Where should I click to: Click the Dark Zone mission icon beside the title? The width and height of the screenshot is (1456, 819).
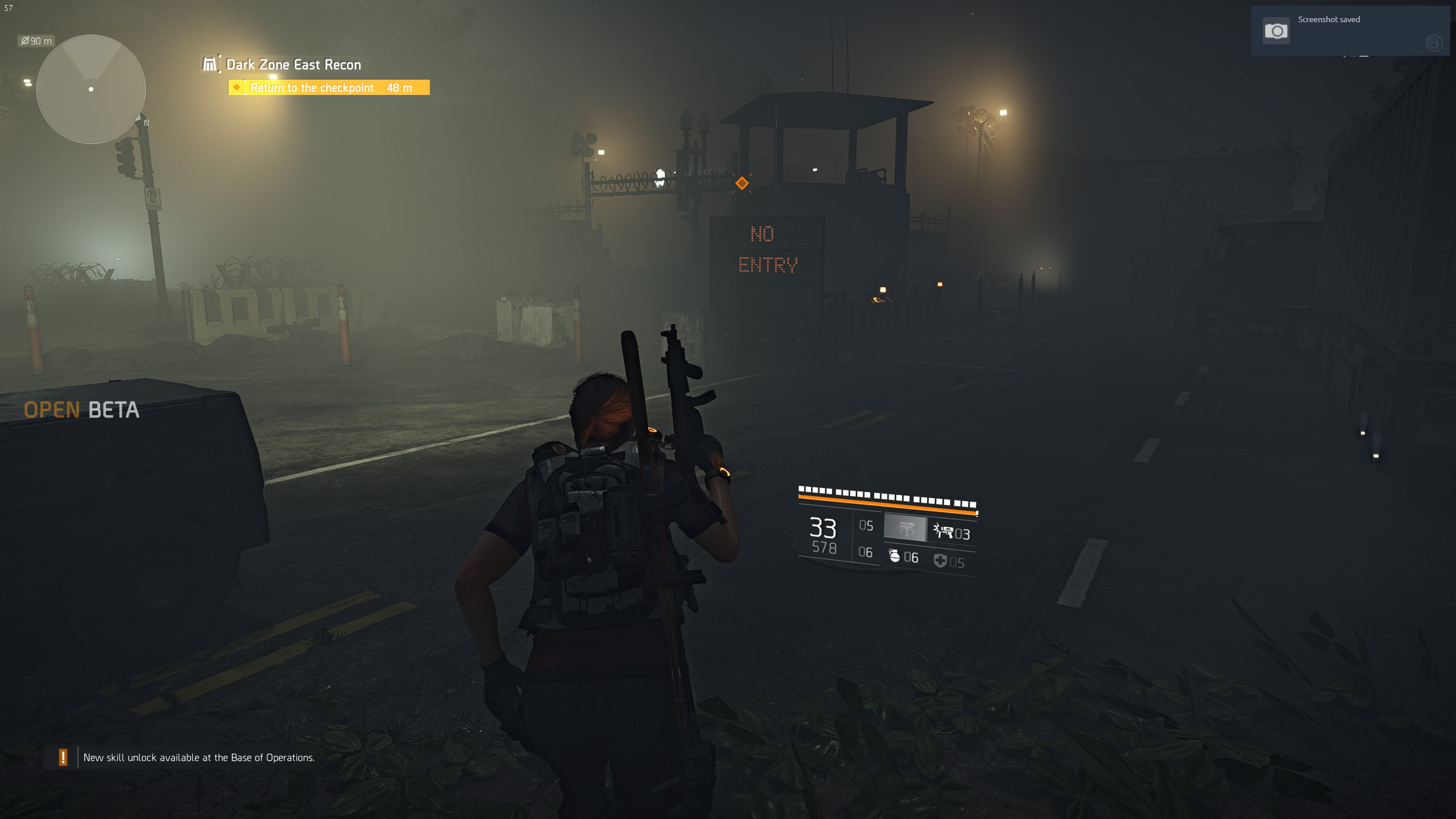(x=209, y=64)
